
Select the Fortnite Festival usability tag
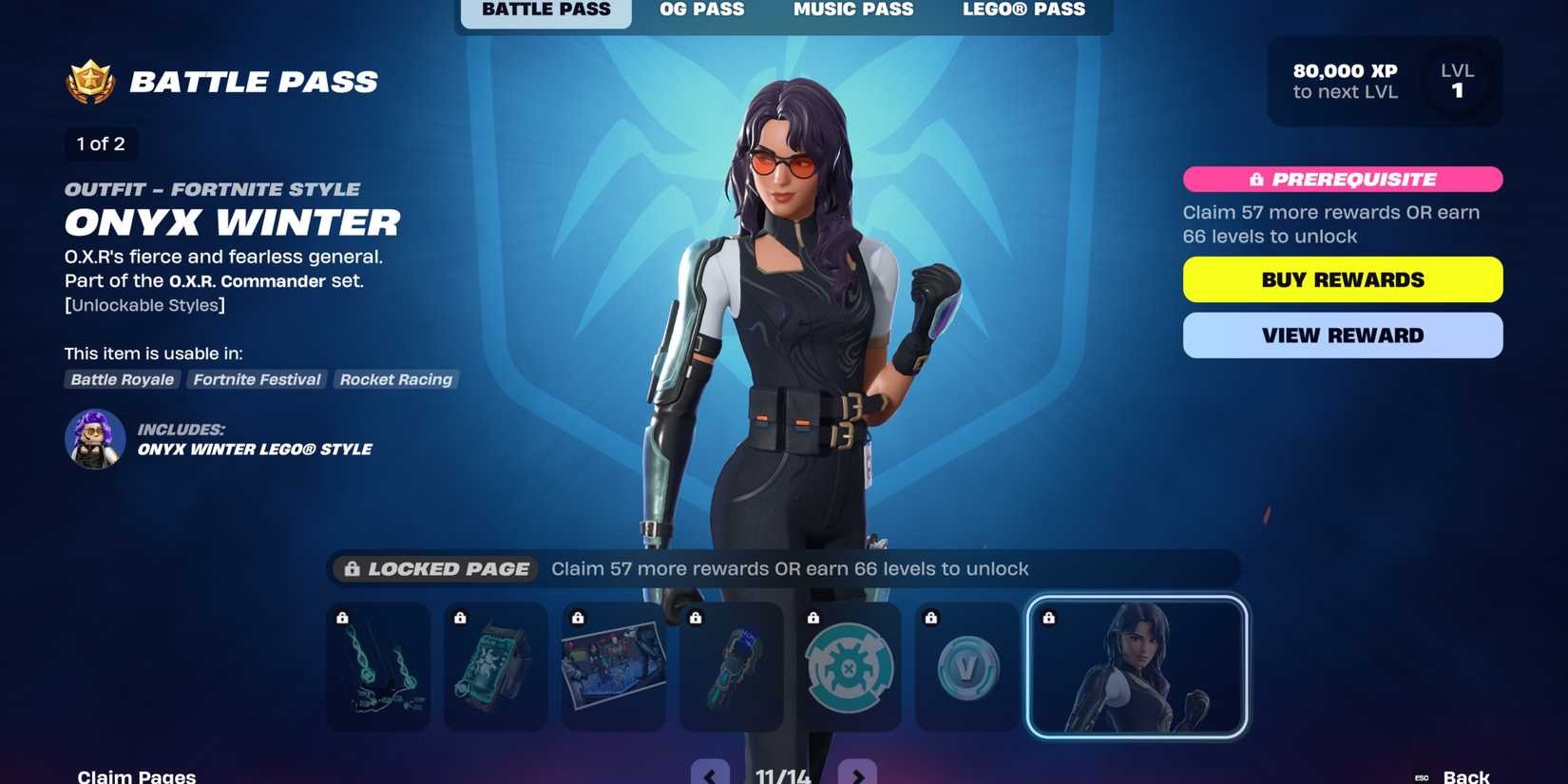click(x=257, y=379)
